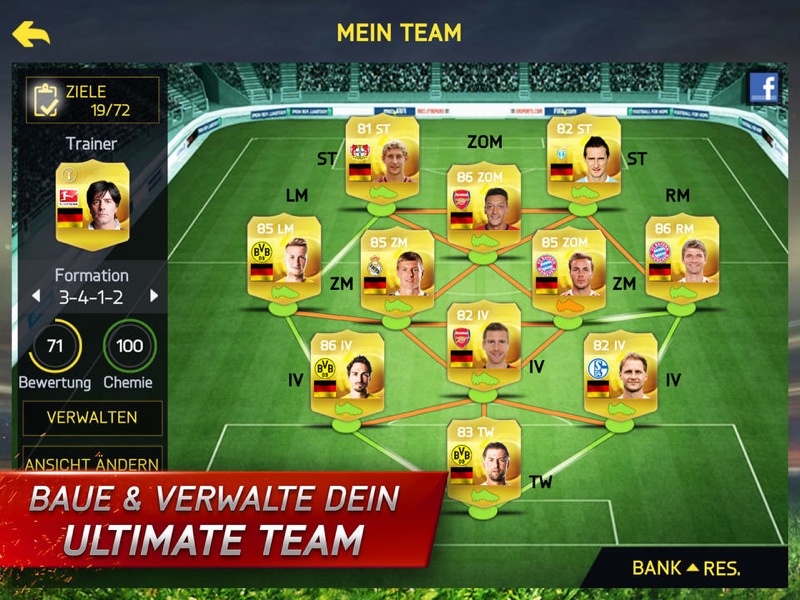Screen dimensions: 800x600
Task: Select the 85 LM Dortmund card
Action: 284,256
